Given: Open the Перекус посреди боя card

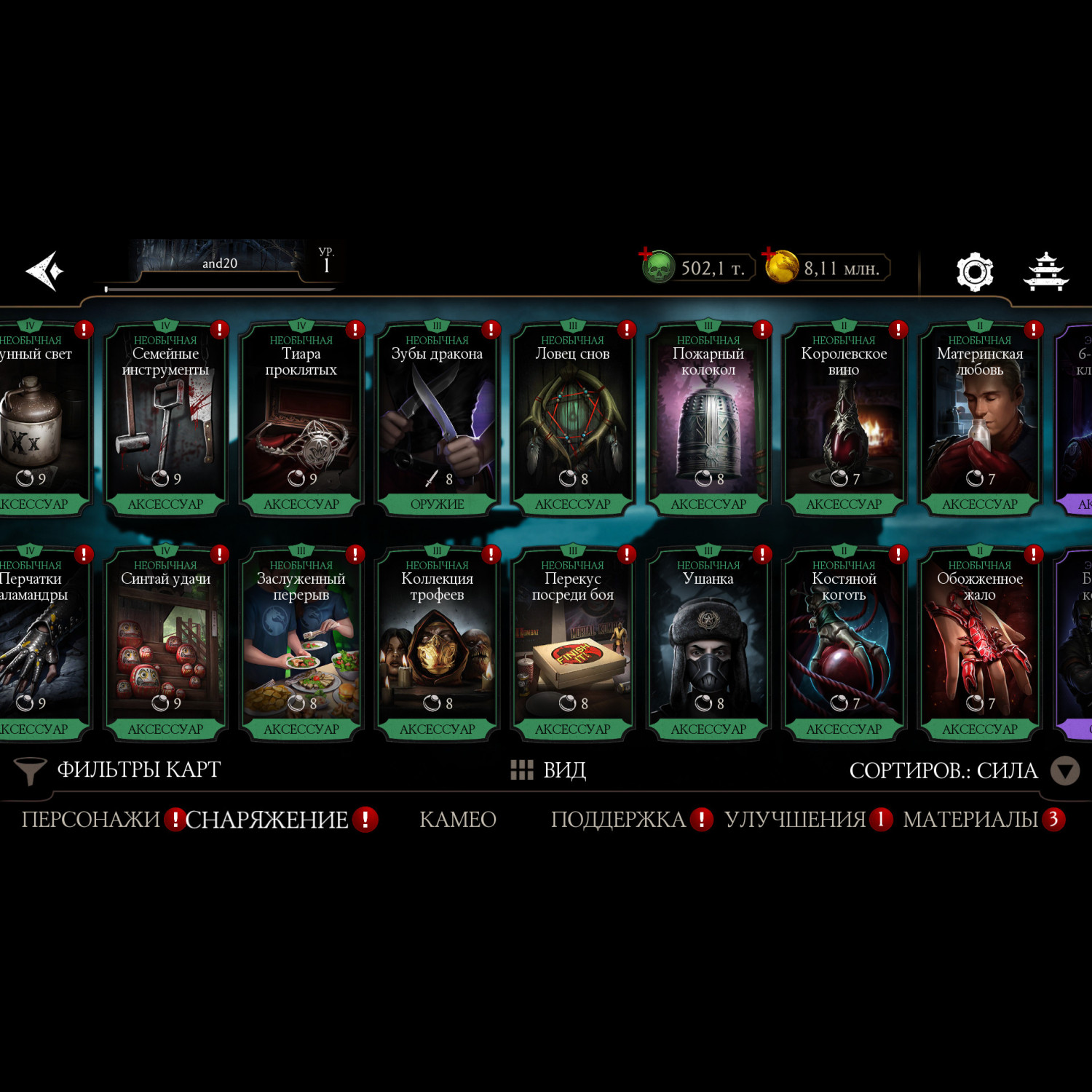Looking at the screenshot, I should point(572,644).
